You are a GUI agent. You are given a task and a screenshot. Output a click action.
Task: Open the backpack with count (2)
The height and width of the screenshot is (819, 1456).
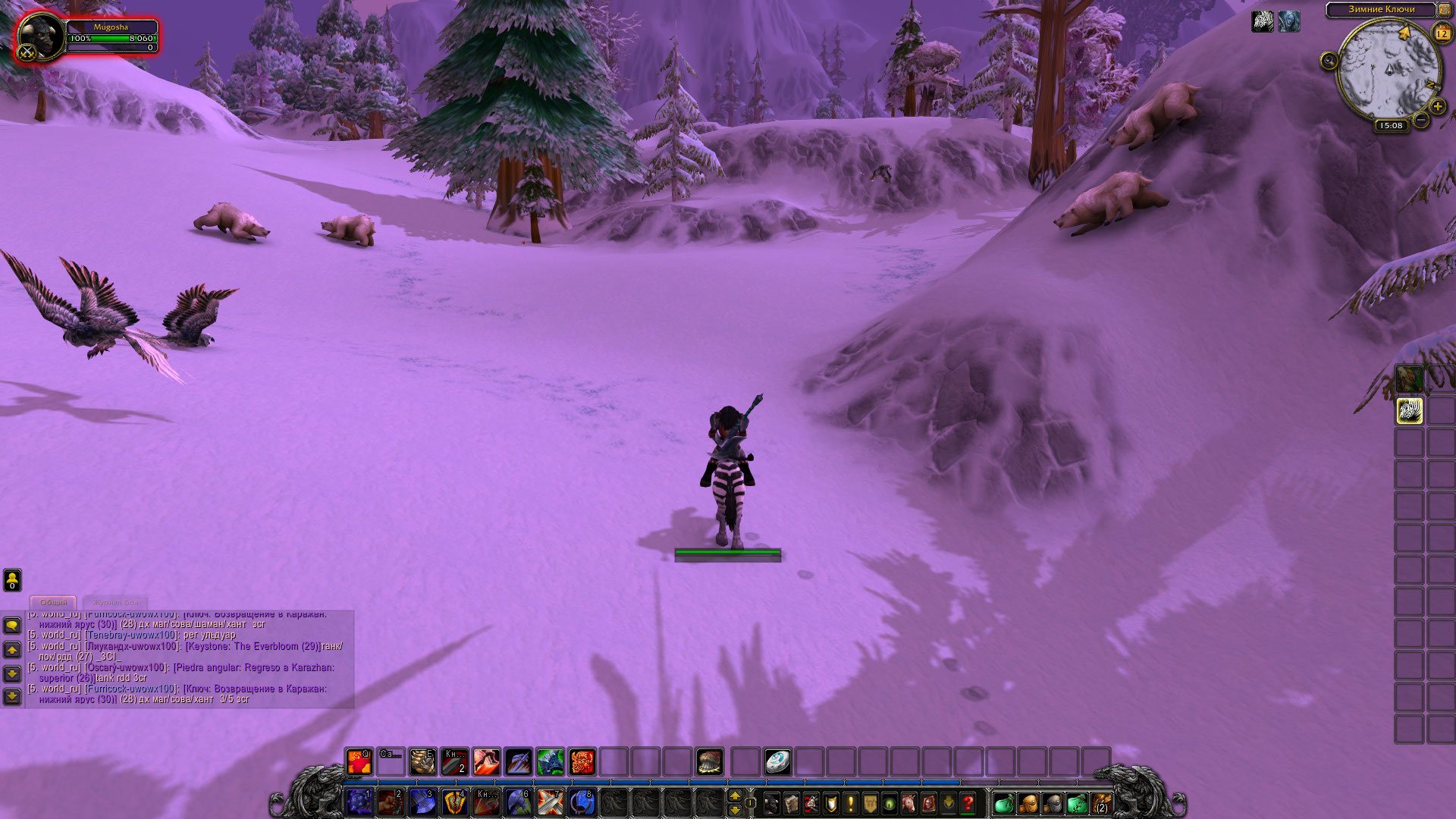tap(1101, 802)
